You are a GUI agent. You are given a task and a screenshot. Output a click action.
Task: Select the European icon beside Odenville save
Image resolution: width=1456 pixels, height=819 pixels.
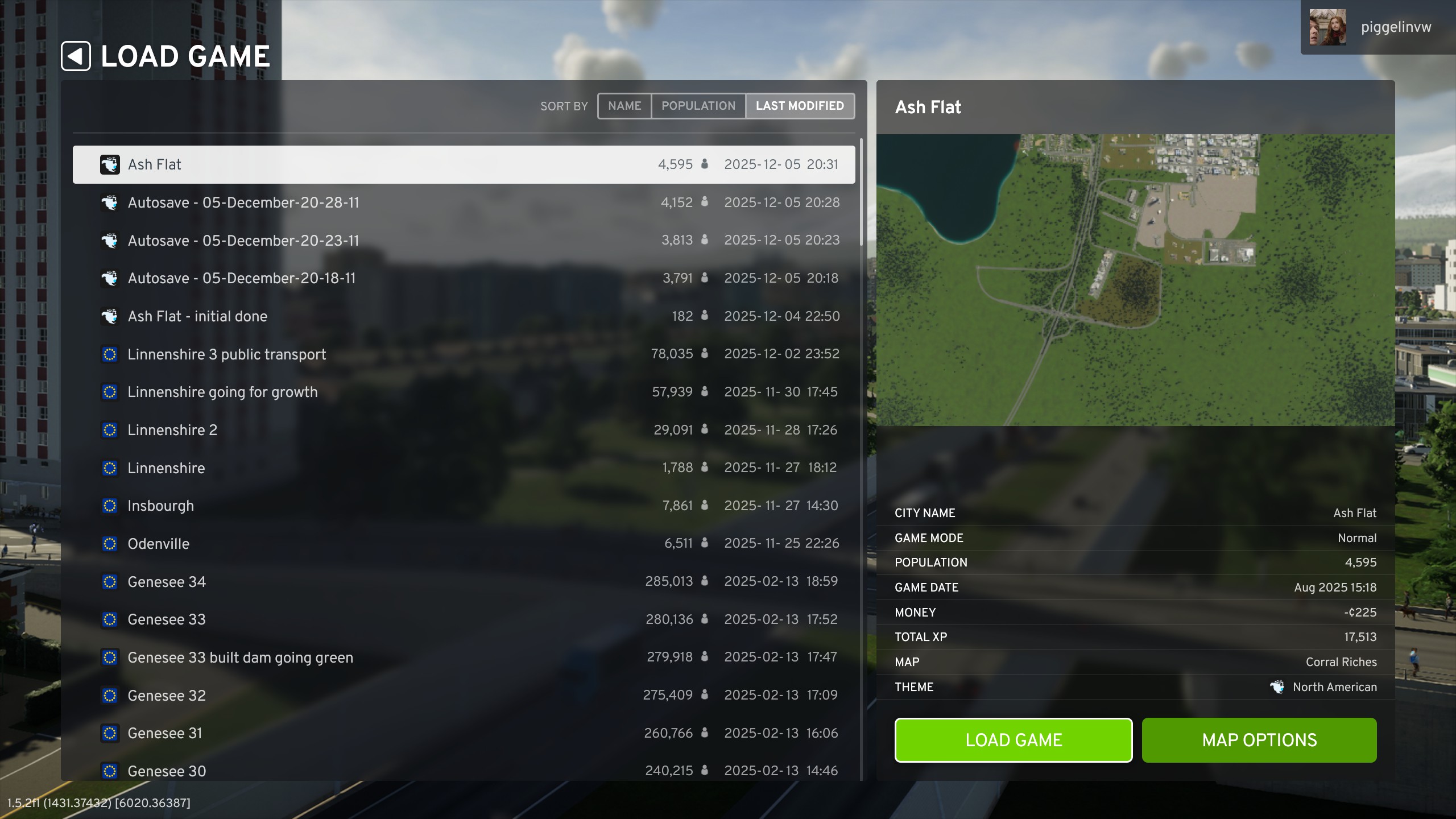(109, 543)
